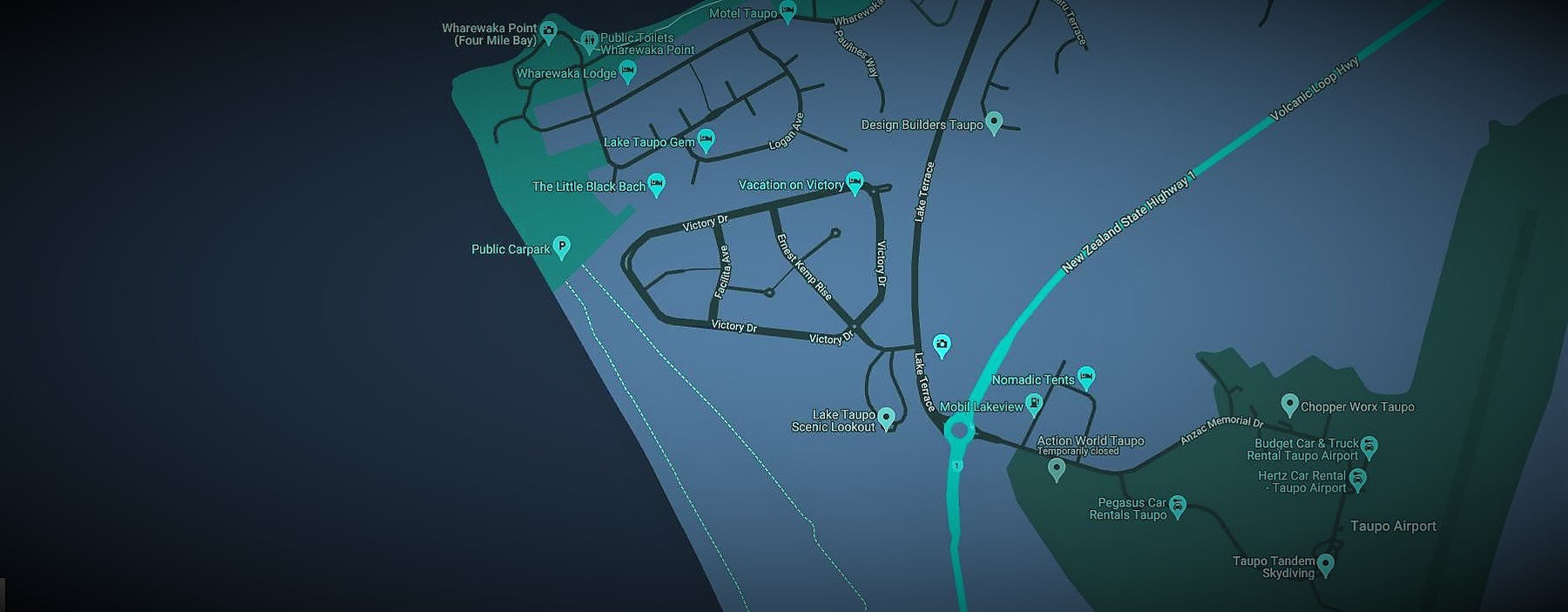Click the Taupo Tandem Skydiving pin

pyautogui.click(x=1326, y=564)
